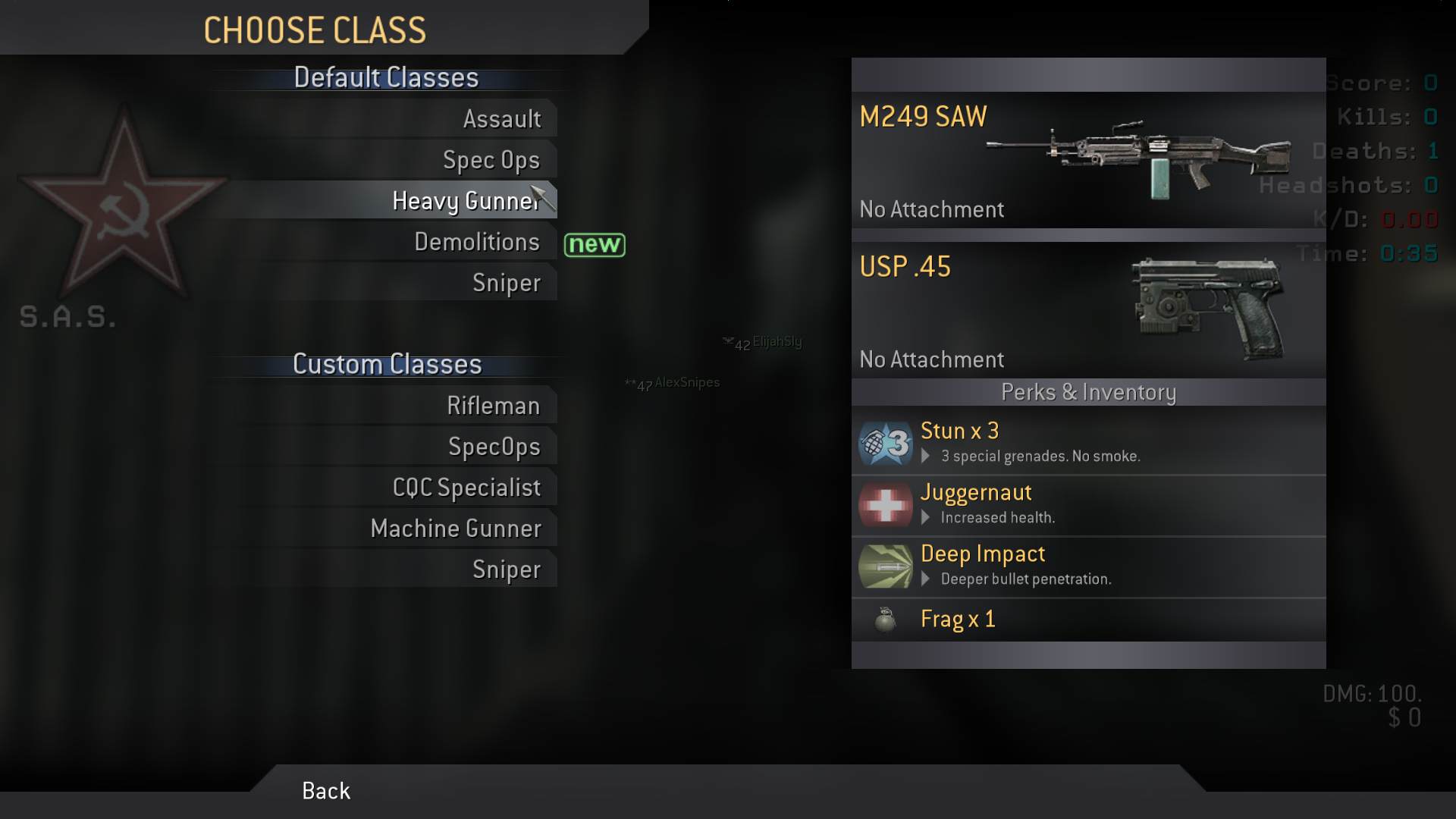Screen dimensions: 1456x819
Task: Choose Sniper under Default Classes
Action: coord(506,283)
